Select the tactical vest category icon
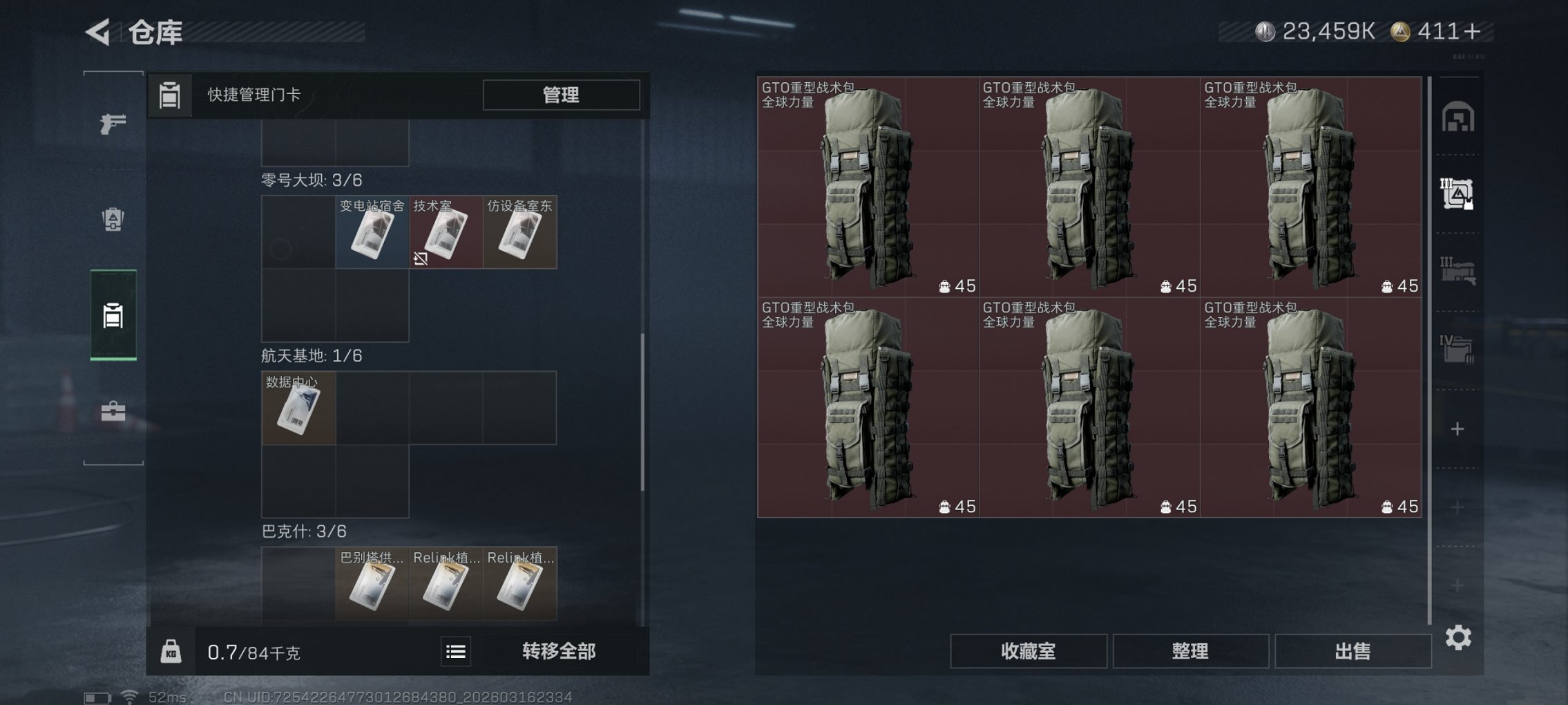 112,218
